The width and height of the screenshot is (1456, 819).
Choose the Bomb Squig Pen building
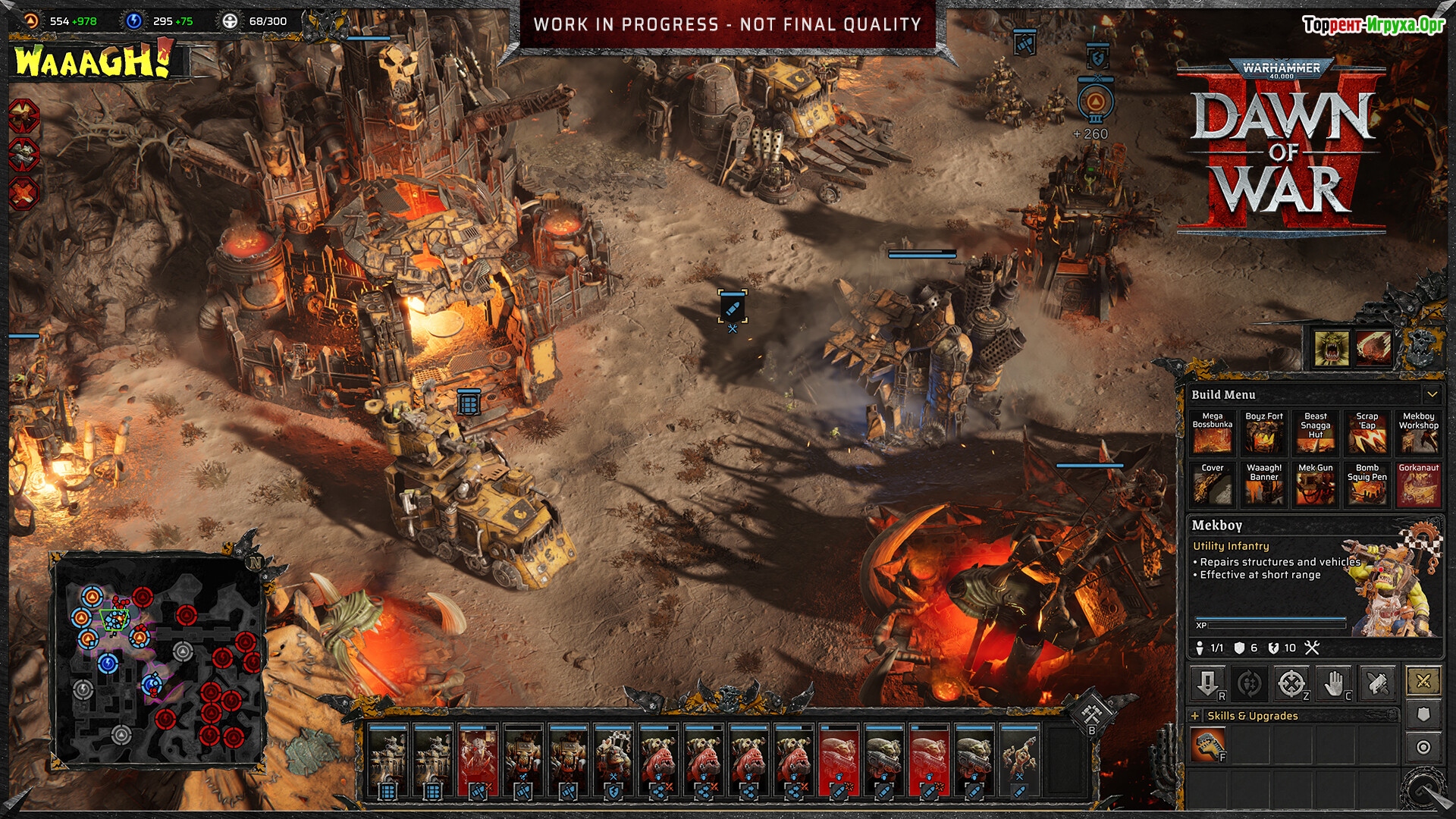click(1367, 485)
